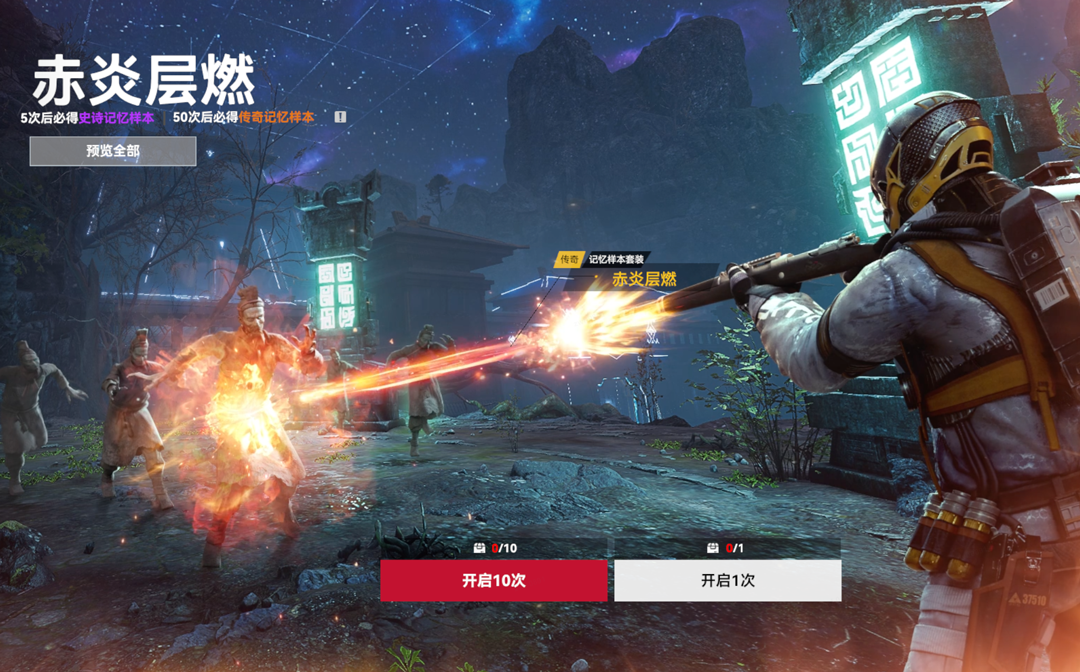The height and width of the screenshot is (672, 1080).
Task: Select the 赤炎层燃 legendary set label
Action: coord(644,279)
